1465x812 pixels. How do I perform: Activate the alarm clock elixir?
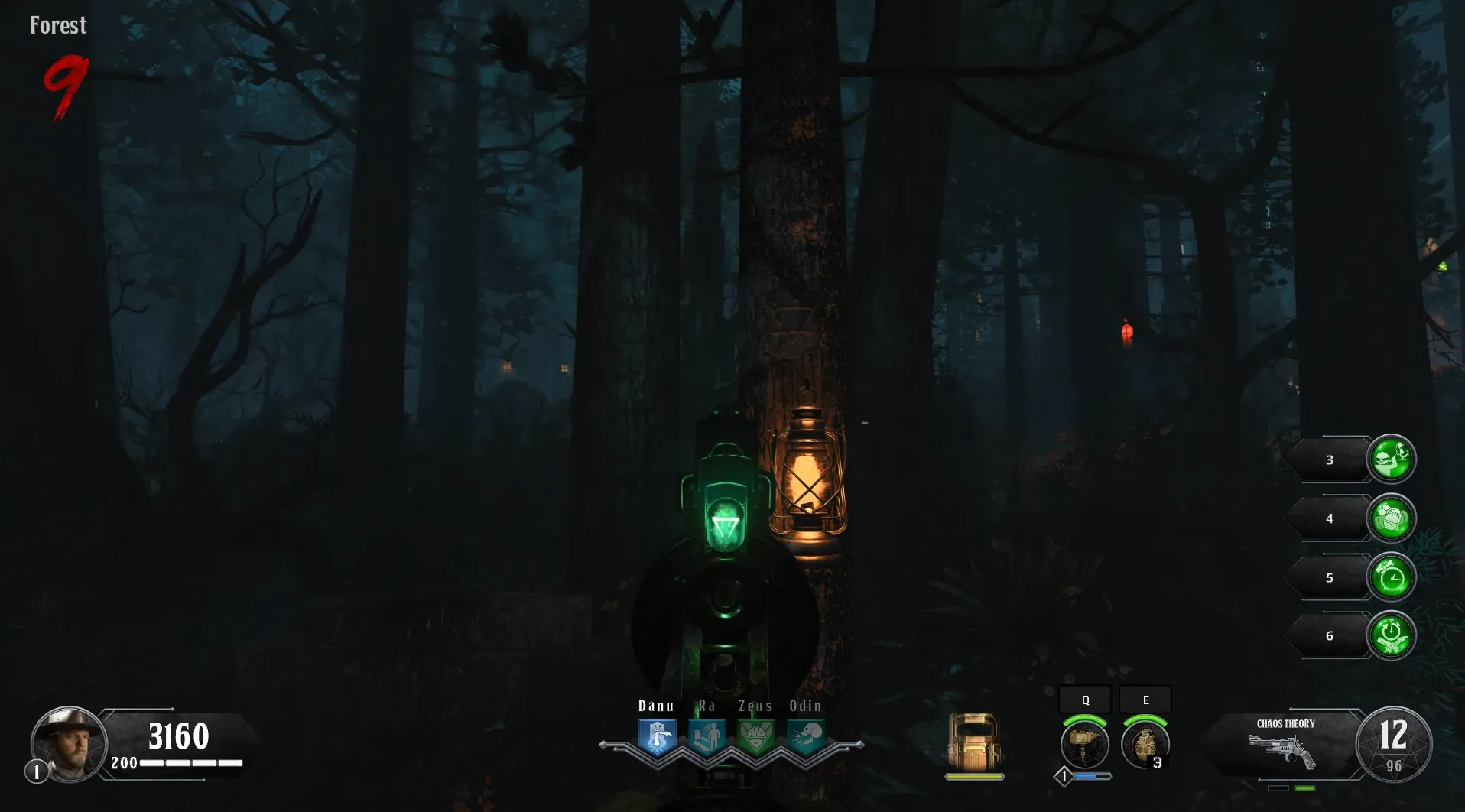[1391, 577]
